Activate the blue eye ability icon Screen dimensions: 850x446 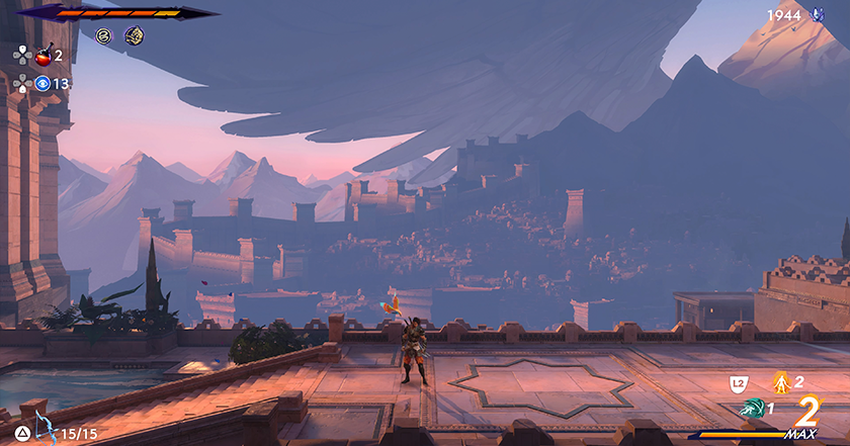[x=42, y=84]
